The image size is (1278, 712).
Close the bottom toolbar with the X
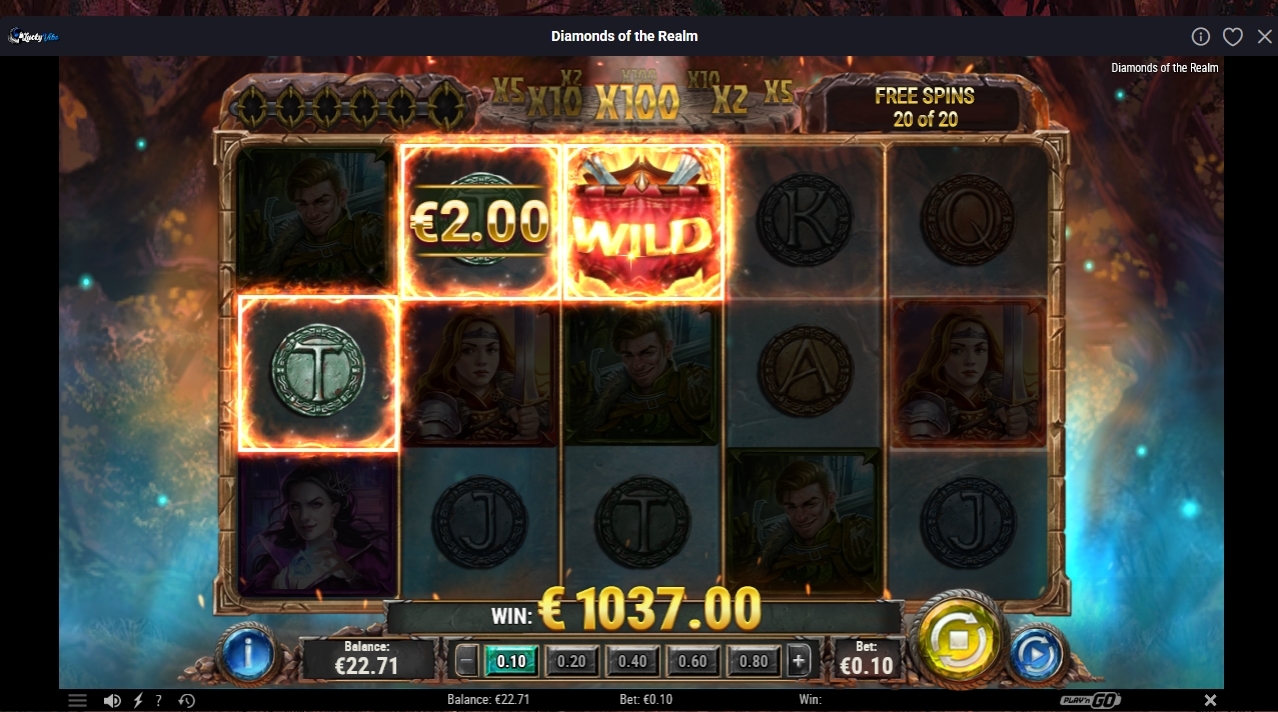(x=1210, y=700)
